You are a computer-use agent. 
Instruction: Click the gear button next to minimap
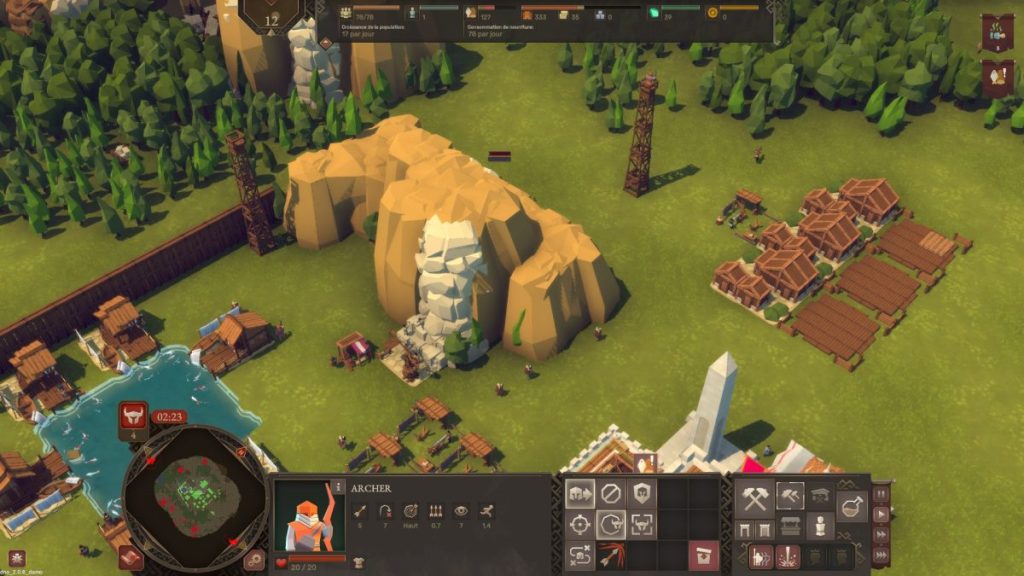(255, 560)
